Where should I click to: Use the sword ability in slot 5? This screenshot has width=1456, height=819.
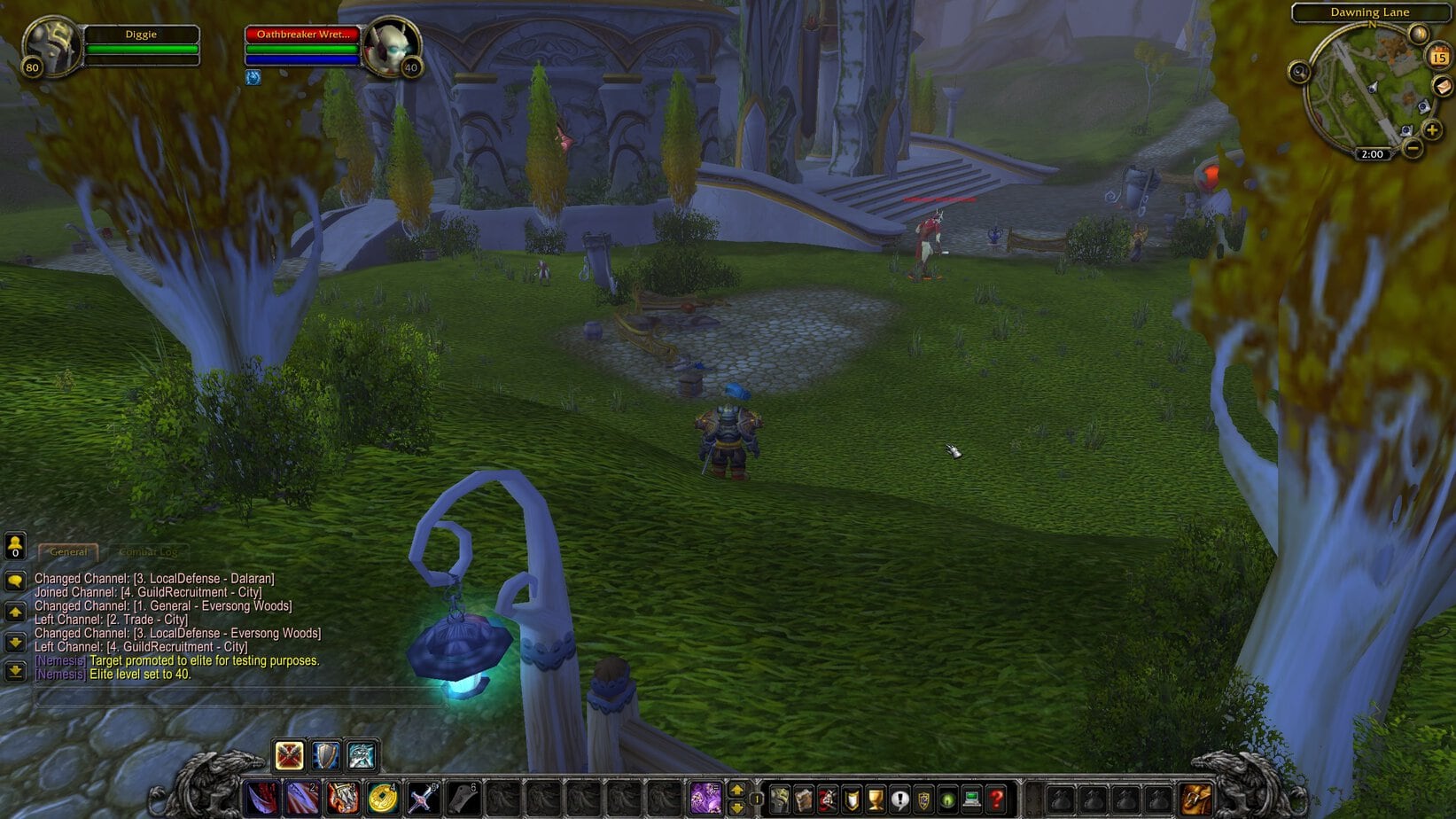(x=422, y=798)
